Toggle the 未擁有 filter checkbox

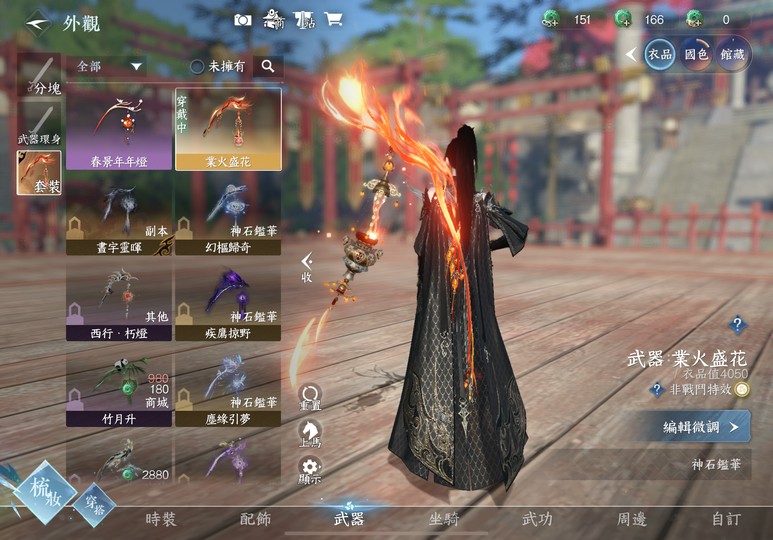[198, 66]
